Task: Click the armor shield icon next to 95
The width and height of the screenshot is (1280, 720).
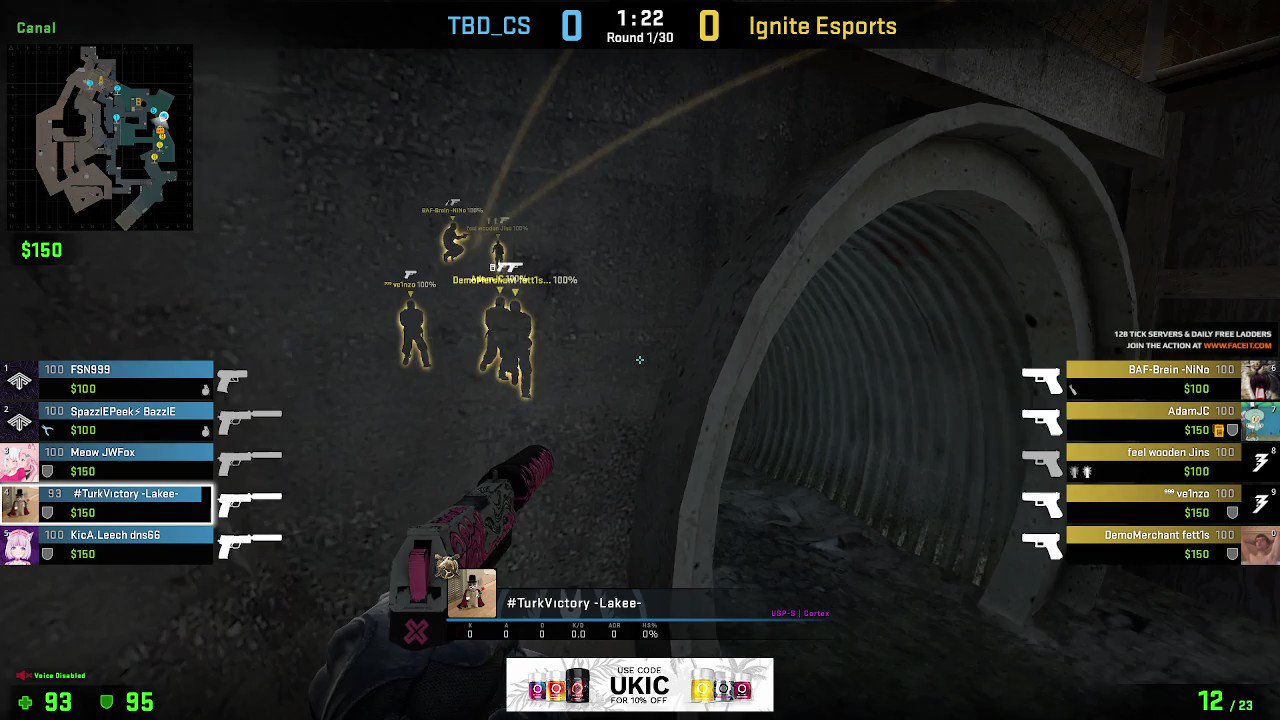Action: tap(108, 702)
